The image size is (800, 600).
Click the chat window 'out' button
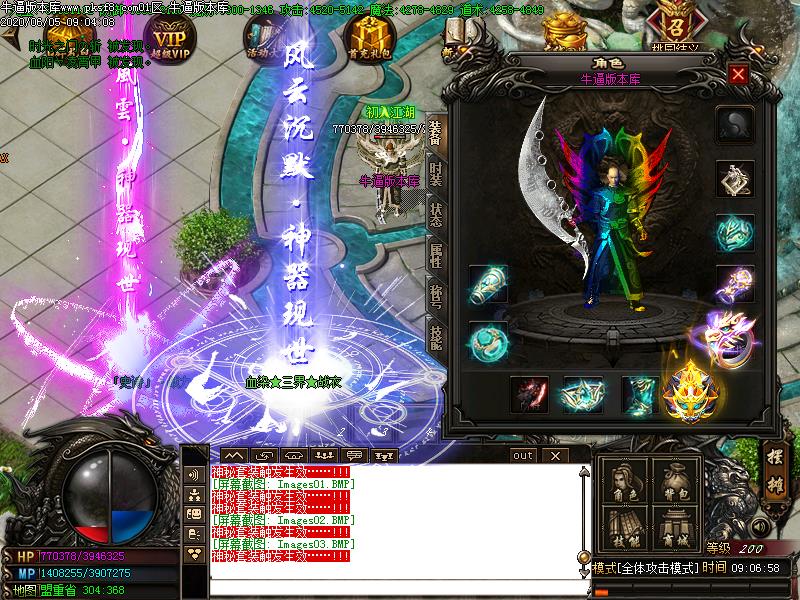pyautogui.click(x=522, y=455)
